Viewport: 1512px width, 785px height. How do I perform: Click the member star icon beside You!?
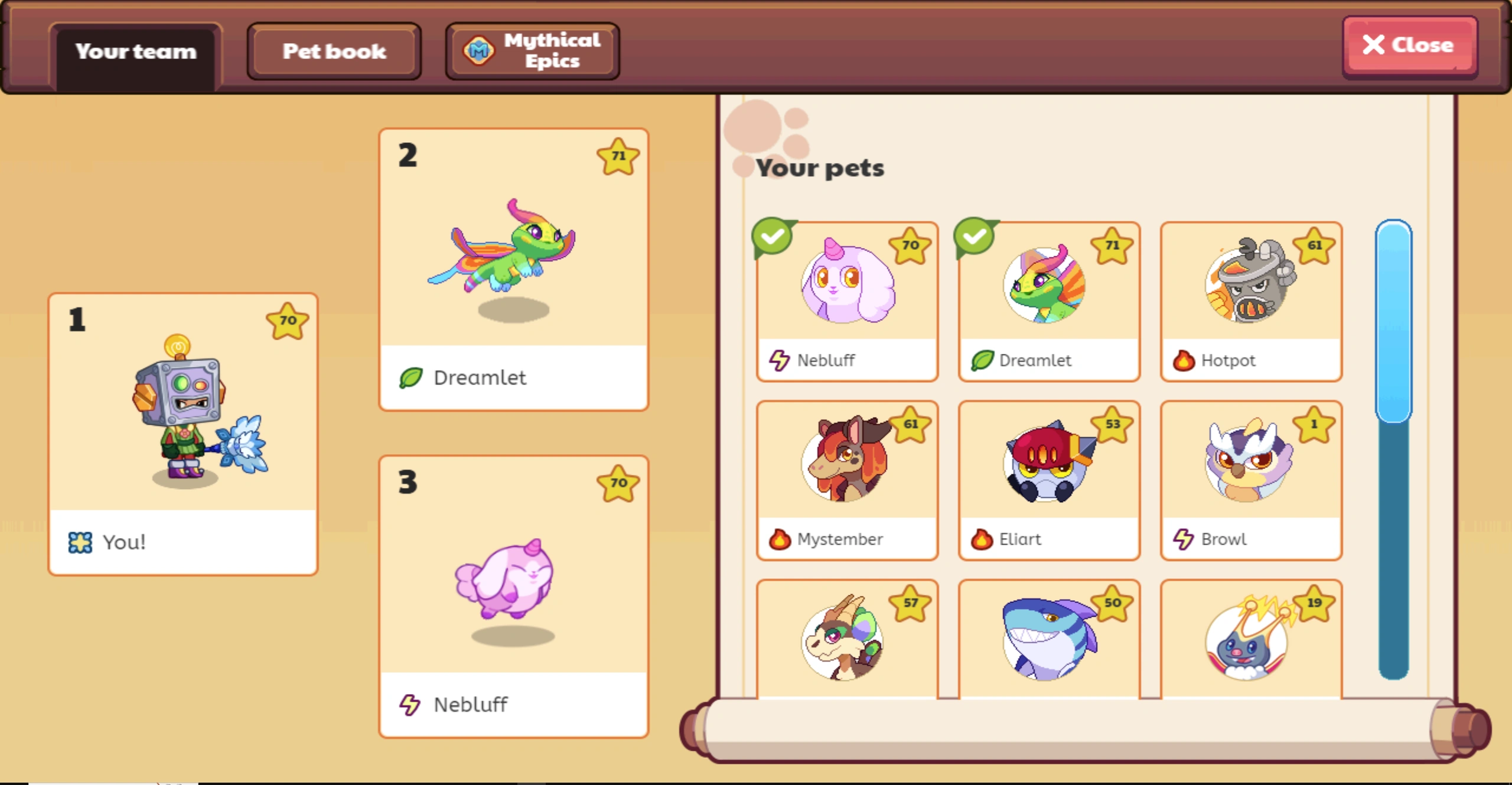click(x=81, y=541)
